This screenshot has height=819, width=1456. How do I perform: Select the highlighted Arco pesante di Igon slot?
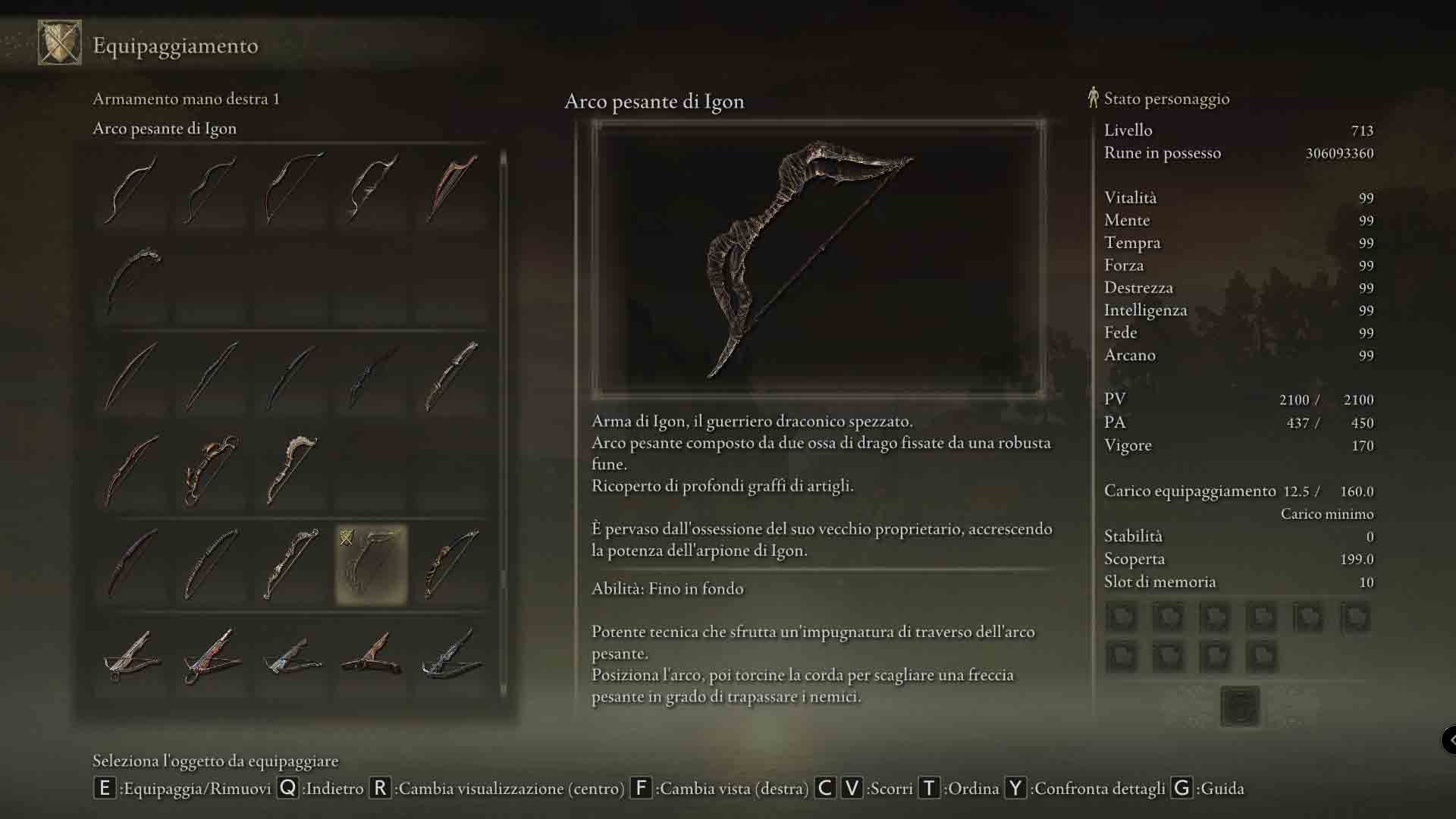point(372,565)
